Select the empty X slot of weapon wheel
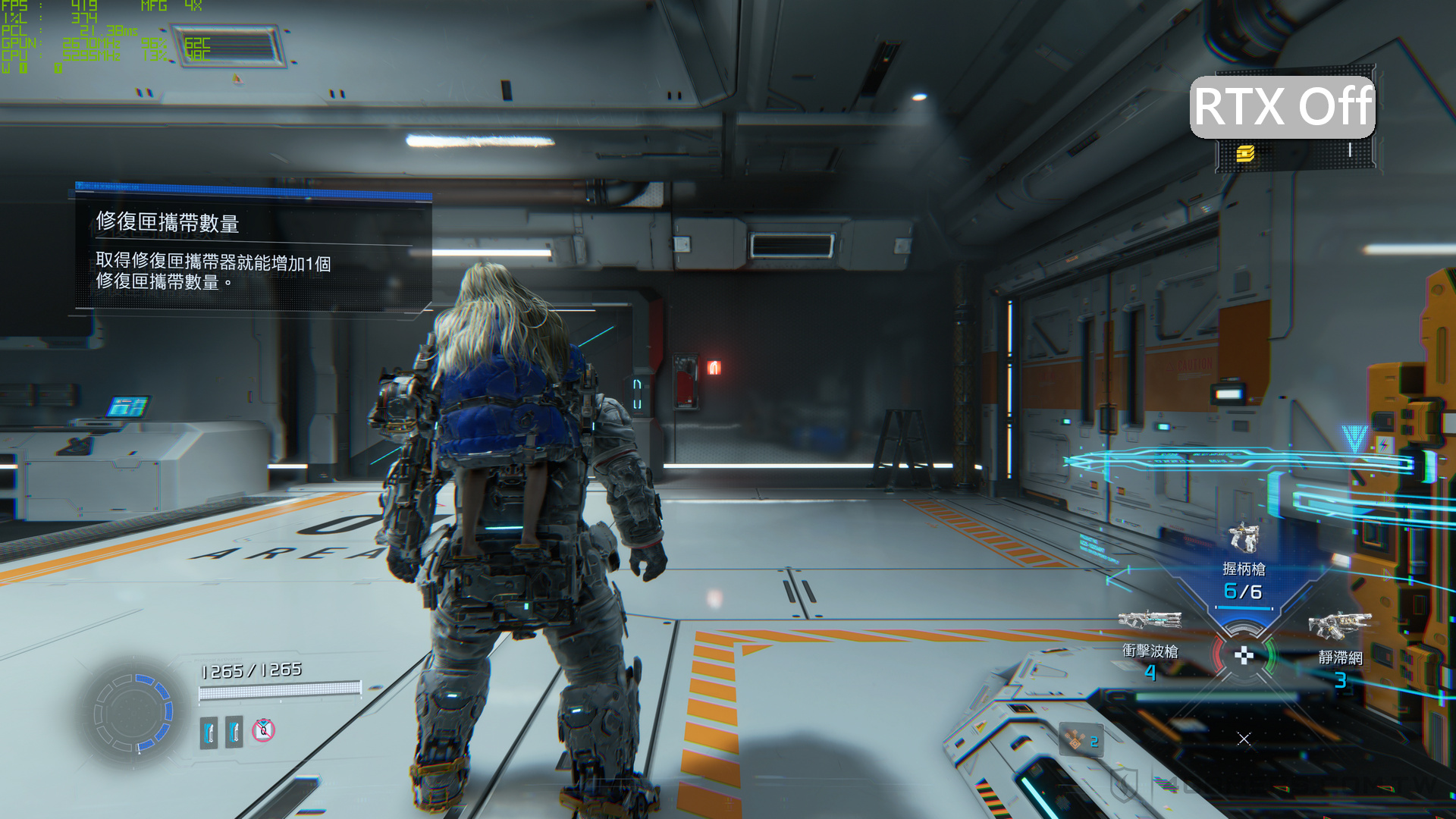 [1244, 739]
